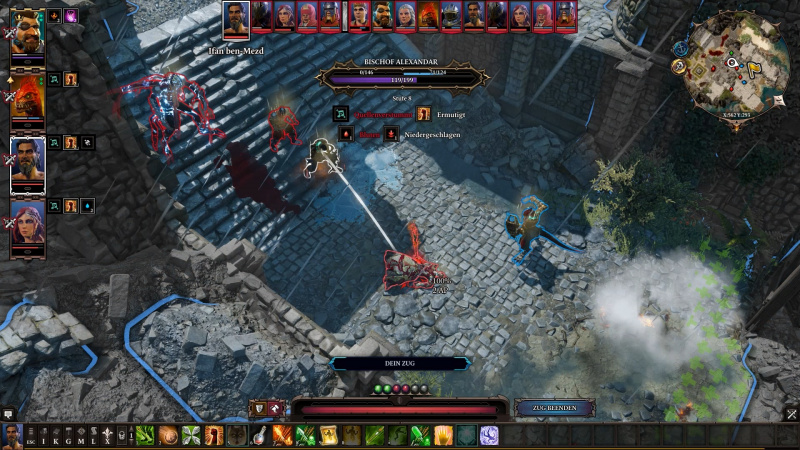Select the red lizard party portrait
The image size is (800, 450).
(x=27, y=96)
